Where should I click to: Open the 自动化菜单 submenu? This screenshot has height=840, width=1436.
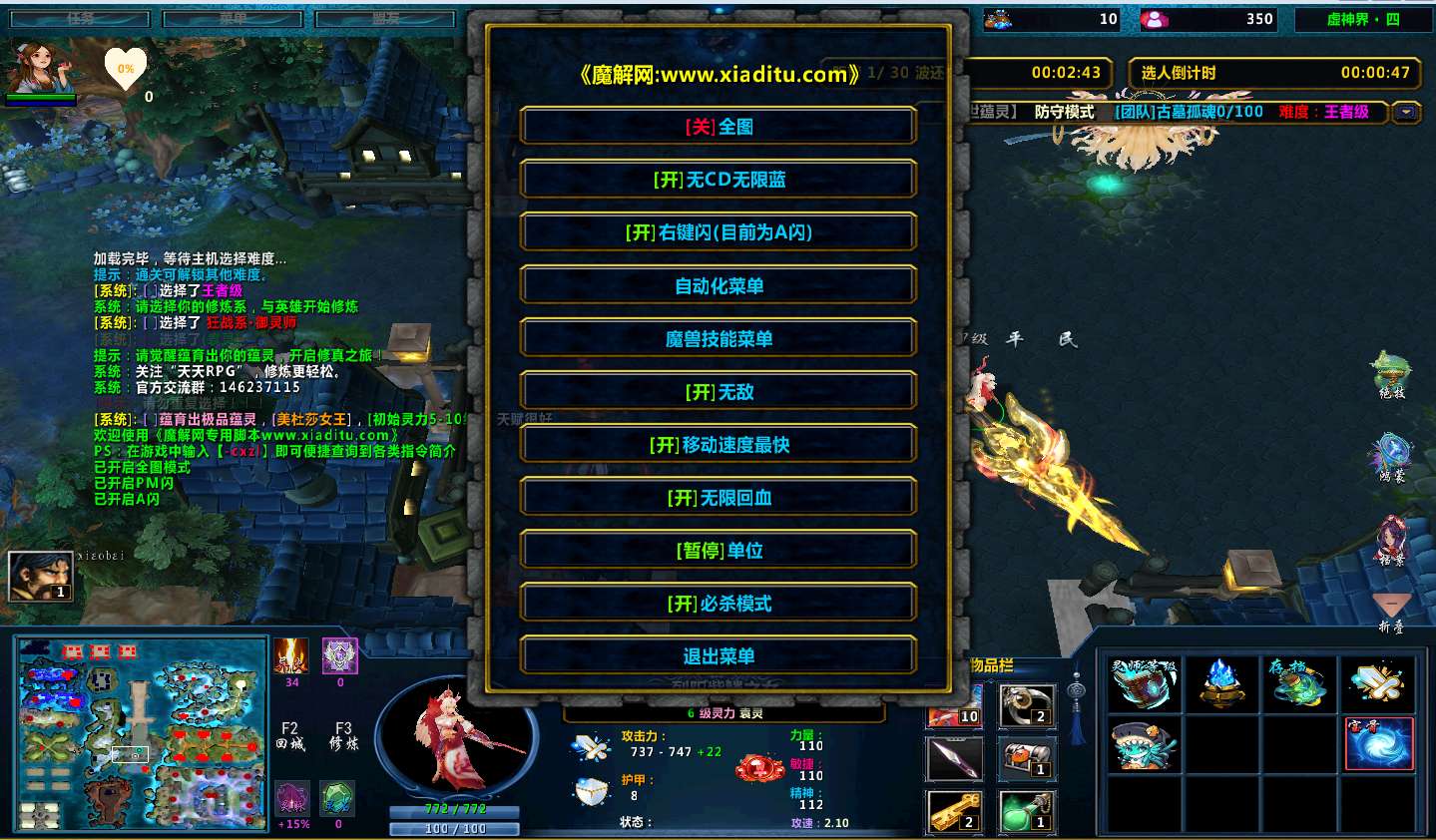718,286
